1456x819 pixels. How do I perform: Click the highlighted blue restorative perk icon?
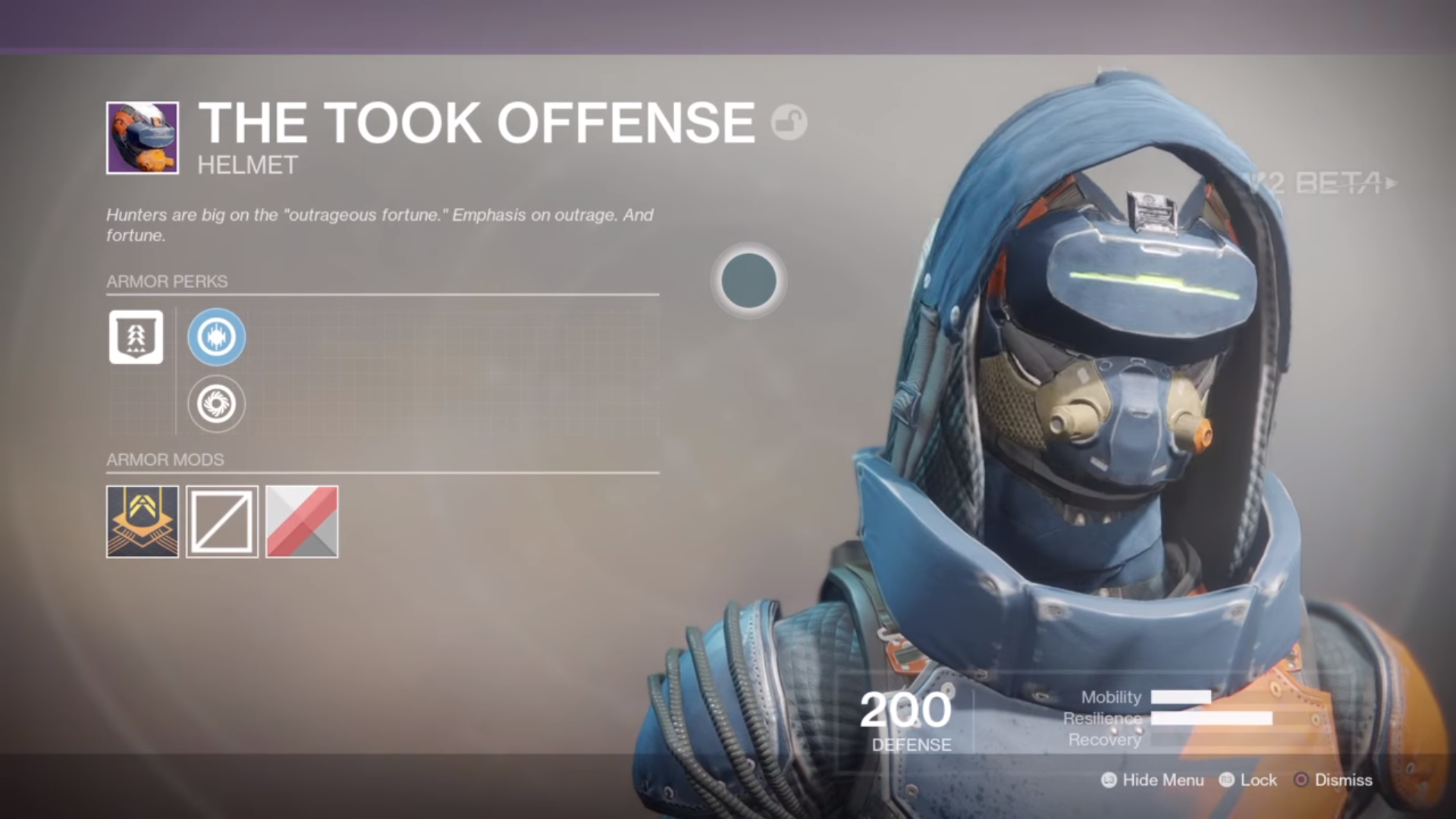[x=216, y=337]
